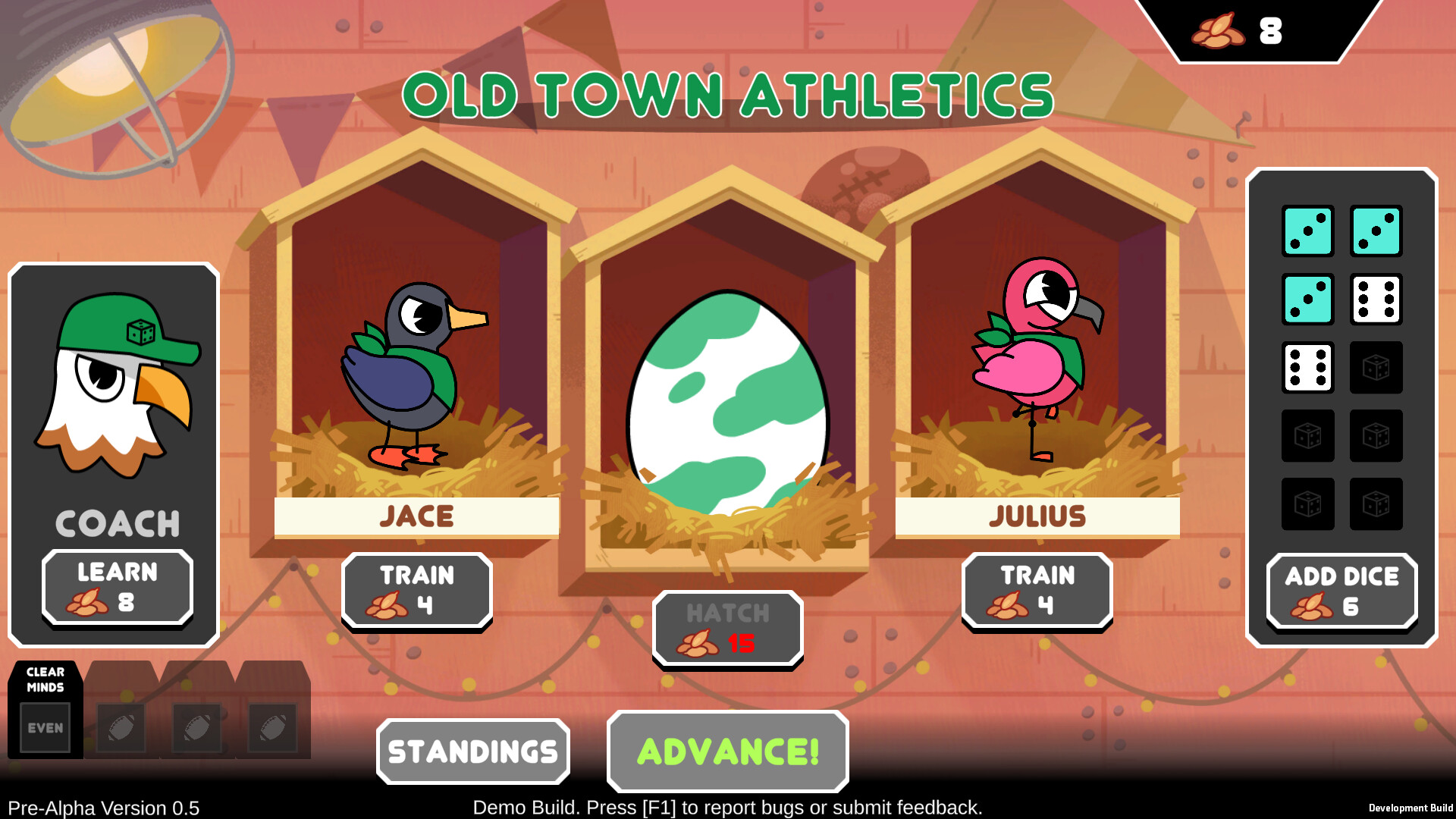Train Julius for 4 seeds
The width and height of the screenshot is (1456, 819).
click(x=1036, y=591)
